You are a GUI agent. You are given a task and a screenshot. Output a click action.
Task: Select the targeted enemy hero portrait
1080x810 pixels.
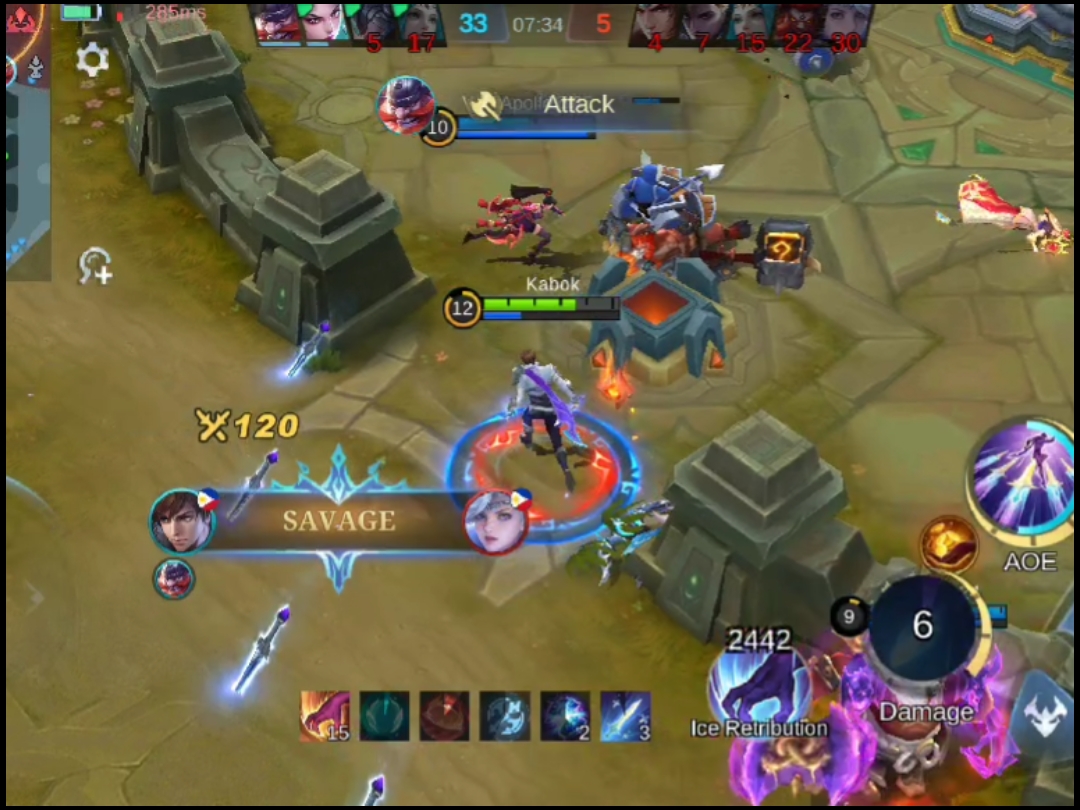[x=406, y=104]
